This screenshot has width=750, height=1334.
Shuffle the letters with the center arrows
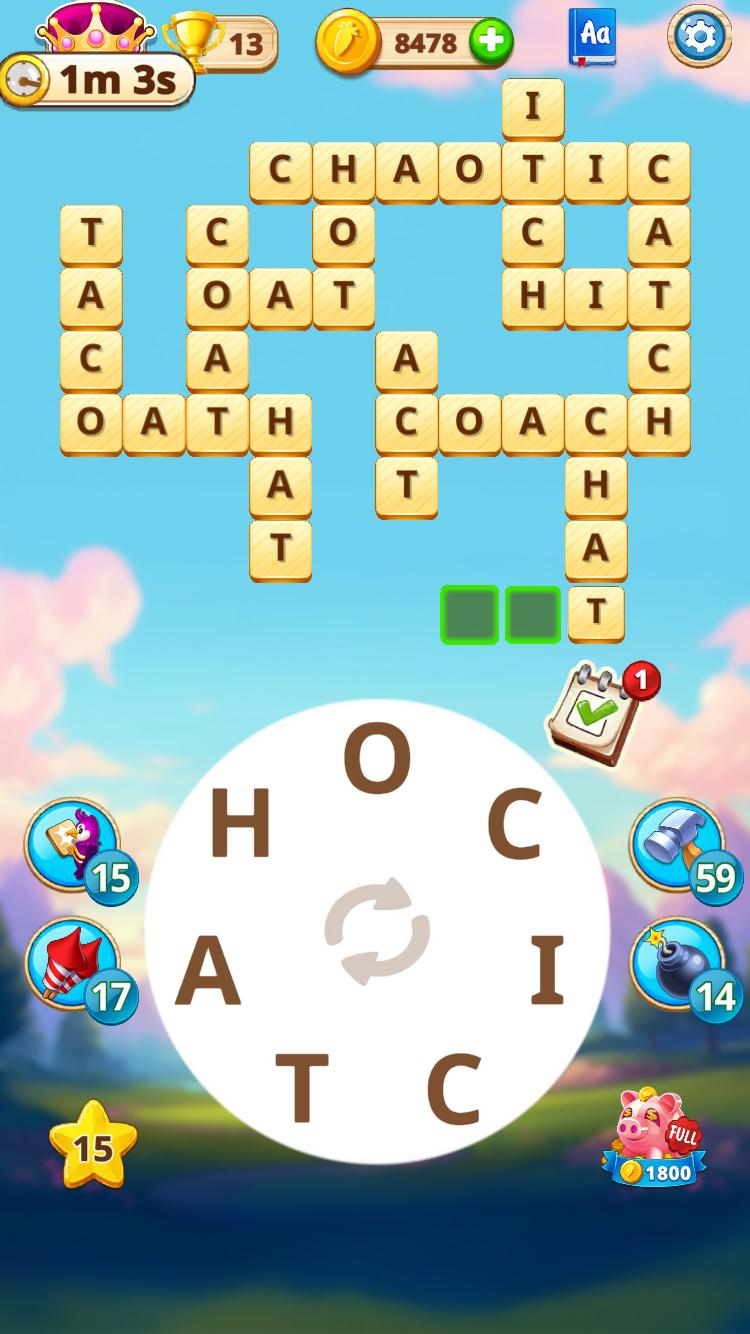pos(377,931)
